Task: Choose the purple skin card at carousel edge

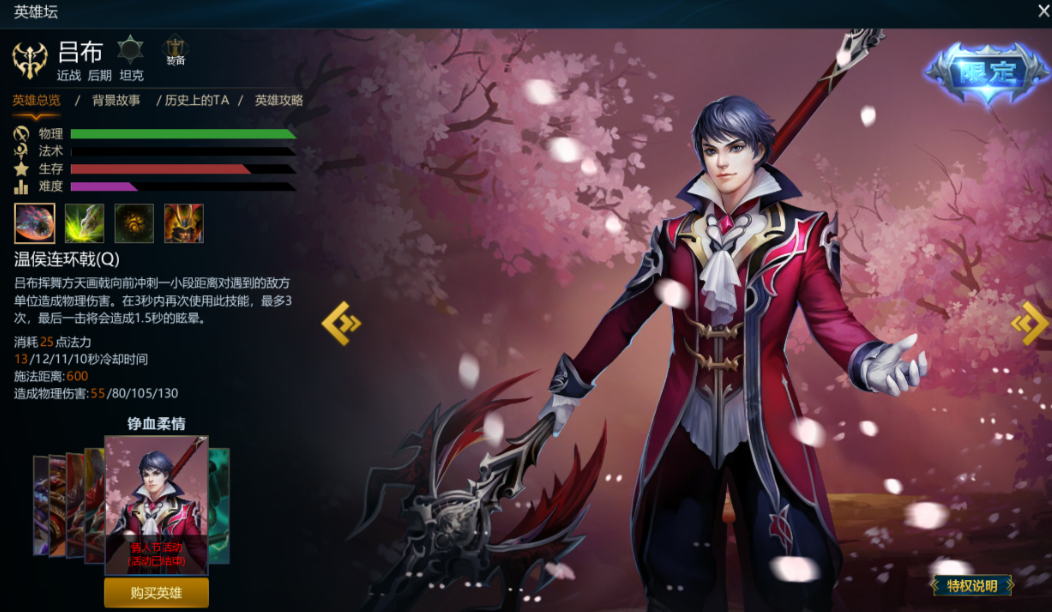Action: [40, 505]
